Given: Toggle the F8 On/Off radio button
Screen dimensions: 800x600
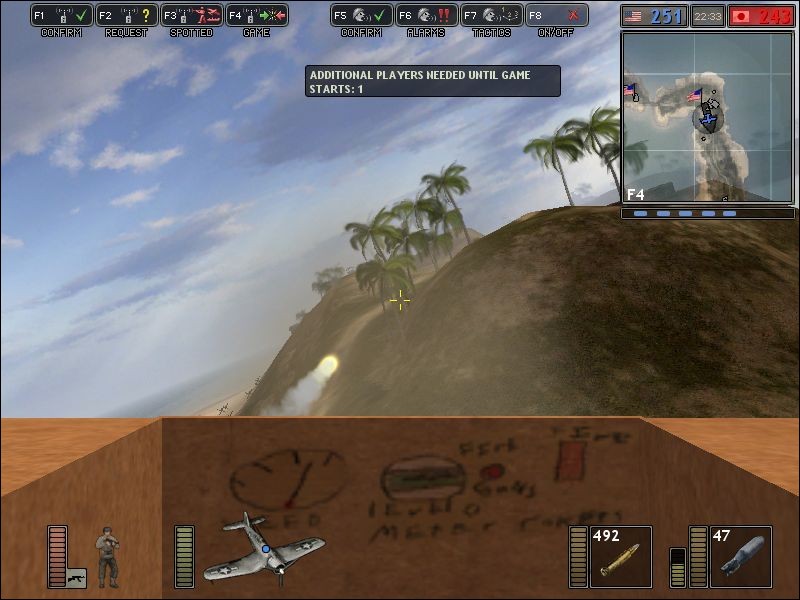Looking at the screenshot, I should [557, 16].
